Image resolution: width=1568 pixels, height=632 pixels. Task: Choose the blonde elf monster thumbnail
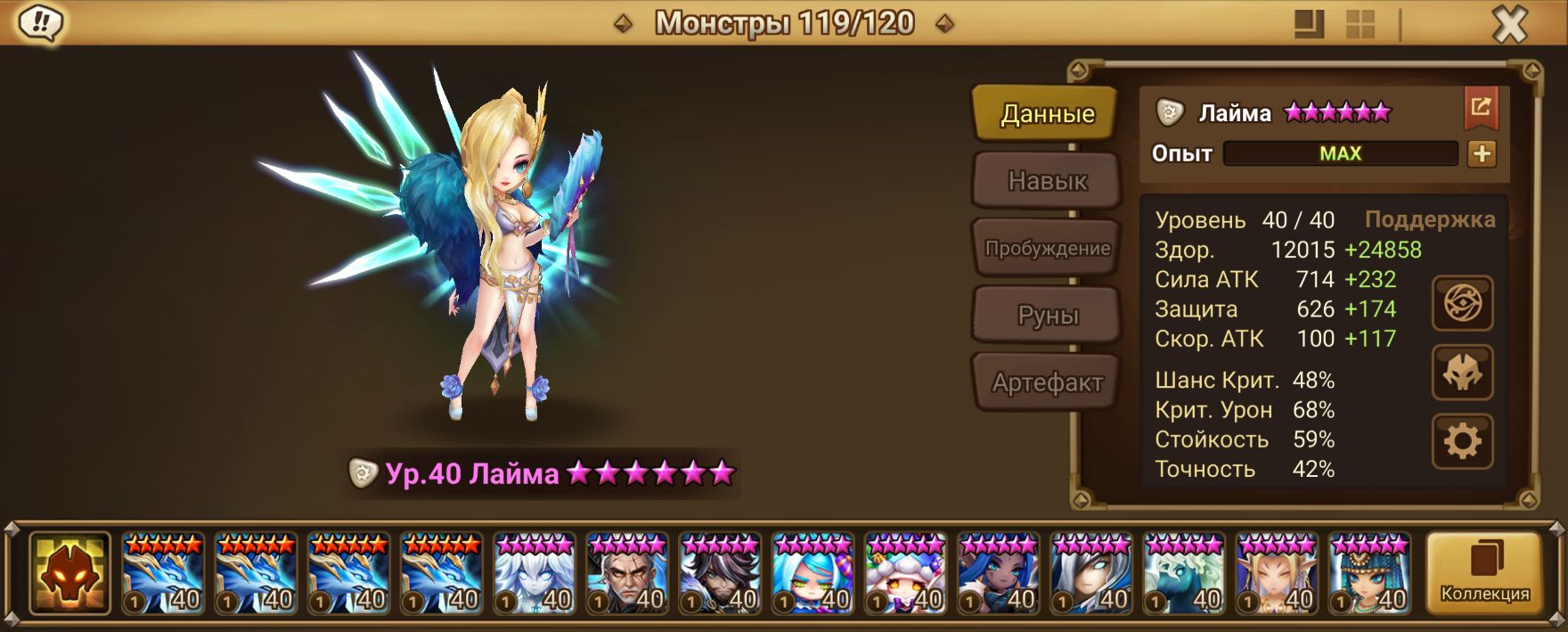tap(1276, 574)
